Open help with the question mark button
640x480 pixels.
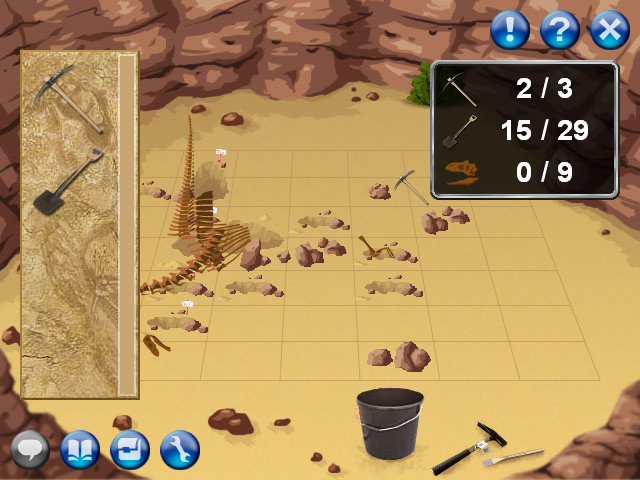(x=560, y=30)
